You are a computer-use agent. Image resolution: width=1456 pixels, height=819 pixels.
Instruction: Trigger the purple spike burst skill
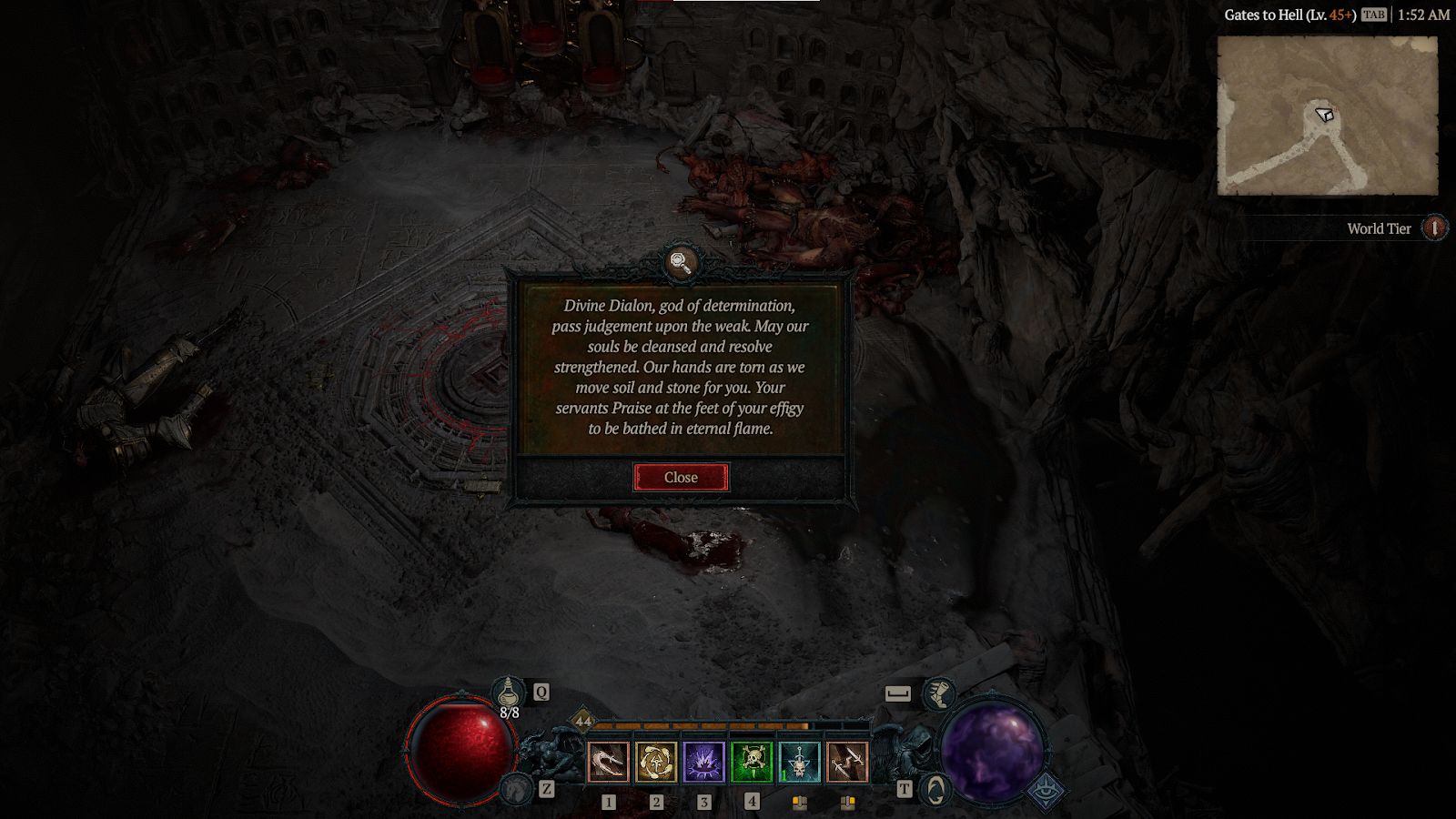[703, 762]
